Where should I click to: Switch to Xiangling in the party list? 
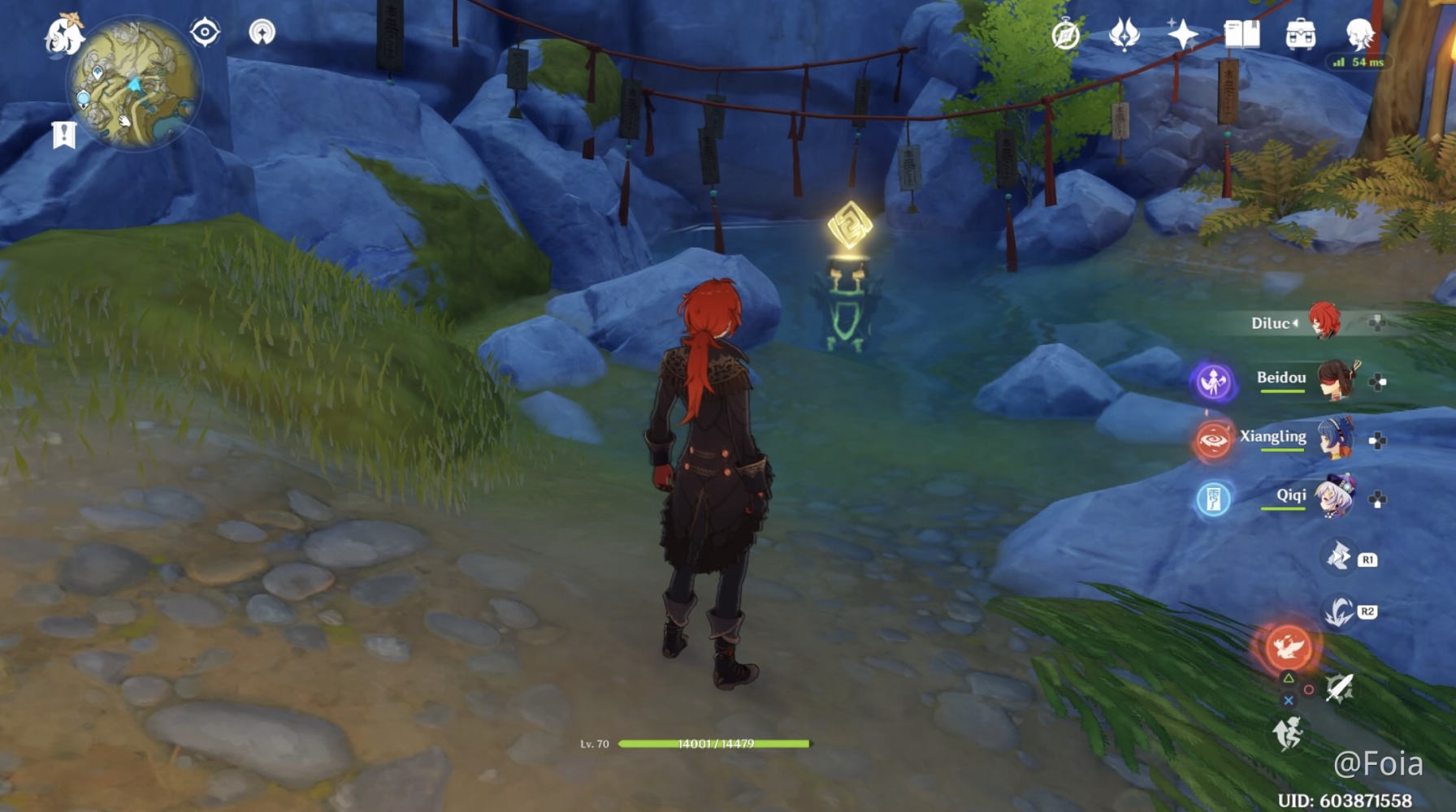pos(1334,439)
